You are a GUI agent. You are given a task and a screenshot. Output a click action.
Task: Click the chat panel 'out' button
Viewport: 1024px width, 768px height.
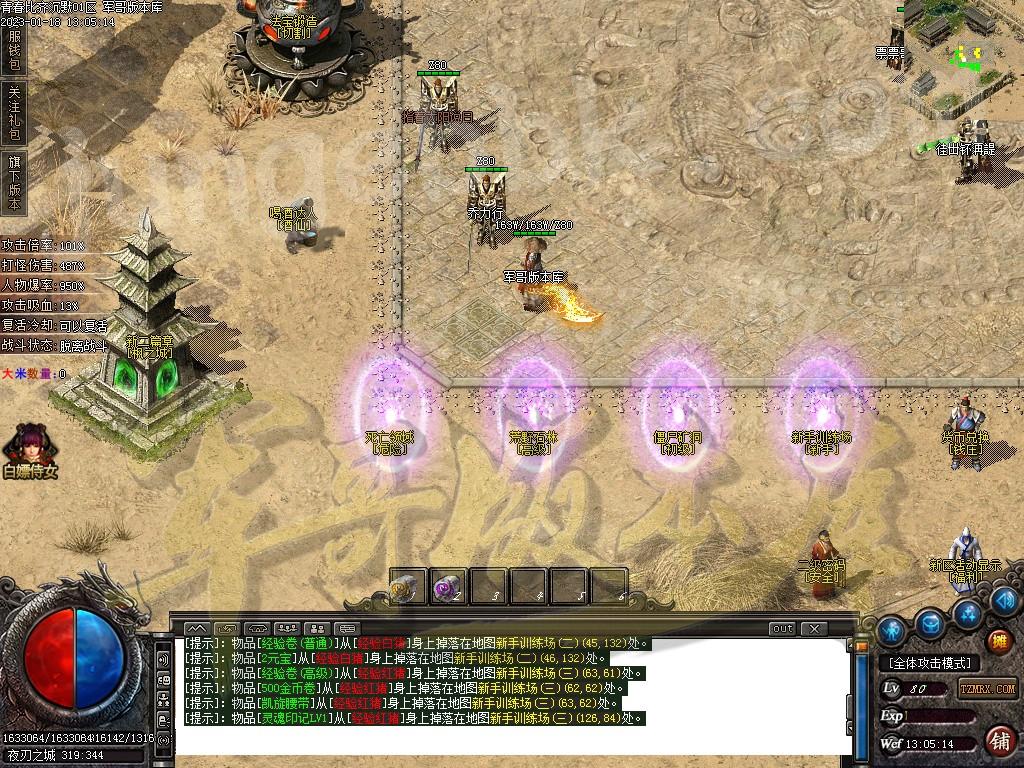click(x=782, y=629)
